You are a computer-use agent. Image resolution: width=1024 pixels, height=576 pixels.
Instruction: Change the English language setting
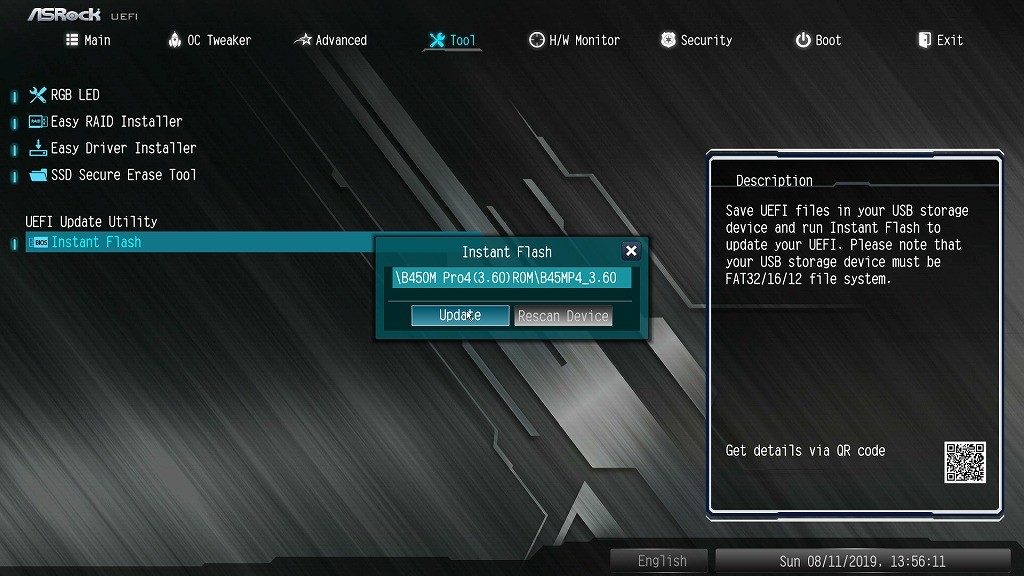(x=661, y=561)
